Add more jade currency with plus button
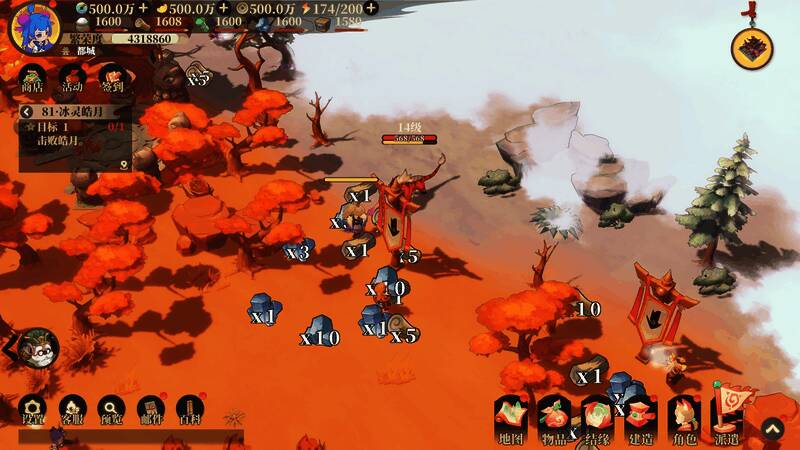Screen dimensions: 800x450 pyautogui.click(x=143, y=8)
